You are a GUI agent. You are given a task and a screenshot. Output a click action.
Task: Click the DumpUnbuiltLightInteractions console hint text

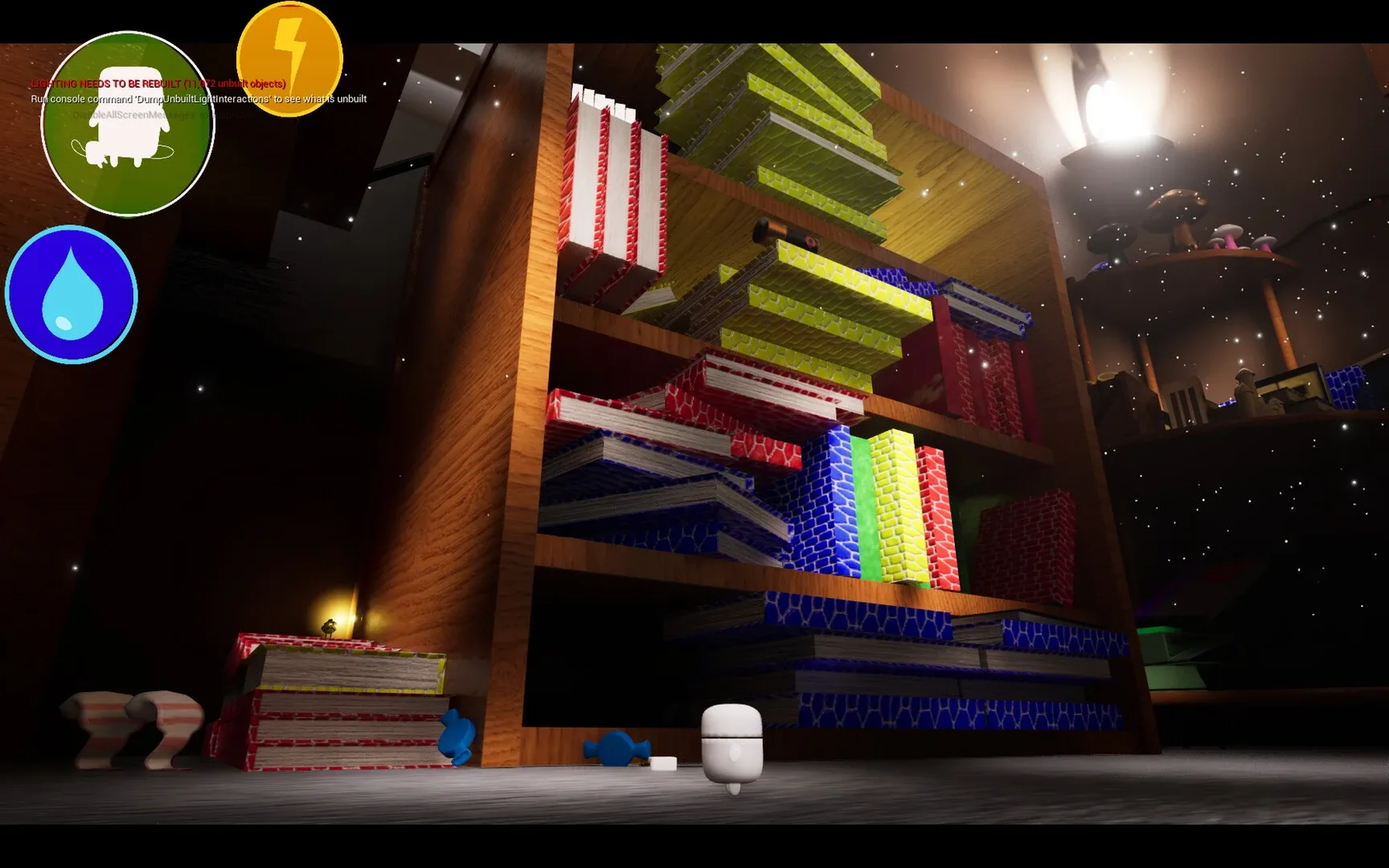[x=198, y=99]
